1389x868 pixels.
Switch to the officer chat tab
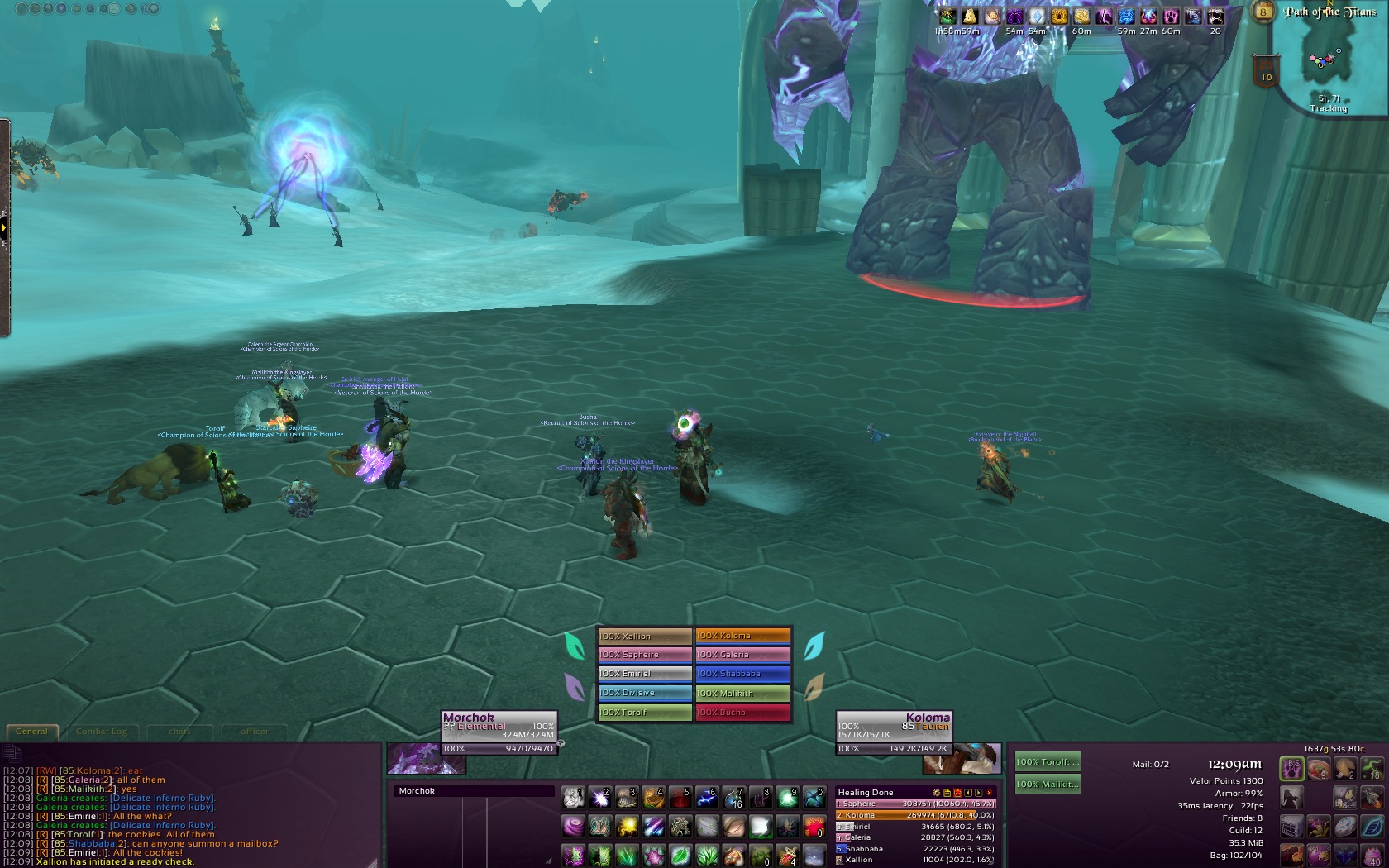[254, 732]
